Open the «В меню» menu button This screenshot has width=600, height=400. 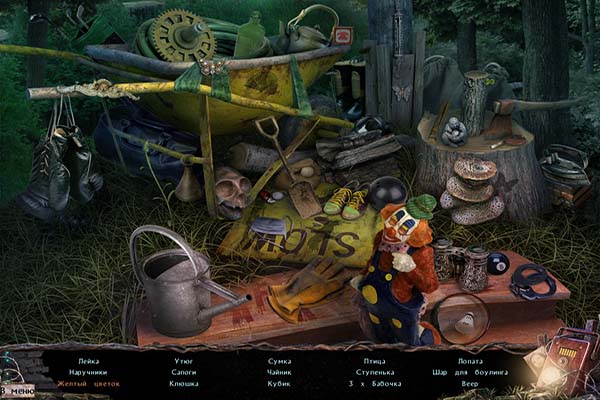(x=17, y=389)
